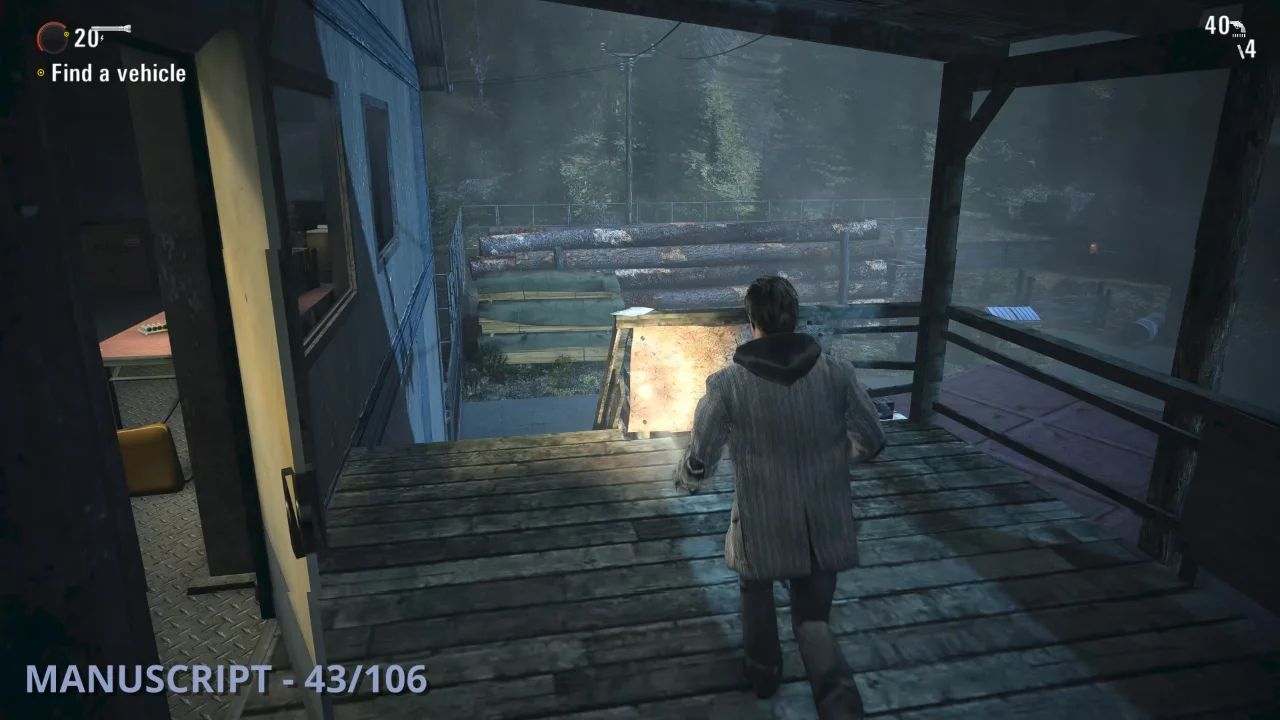Click the reserve ammo indicator showing 4
The height and width of the screenshot is (720, 1280).
point(1247,48)
